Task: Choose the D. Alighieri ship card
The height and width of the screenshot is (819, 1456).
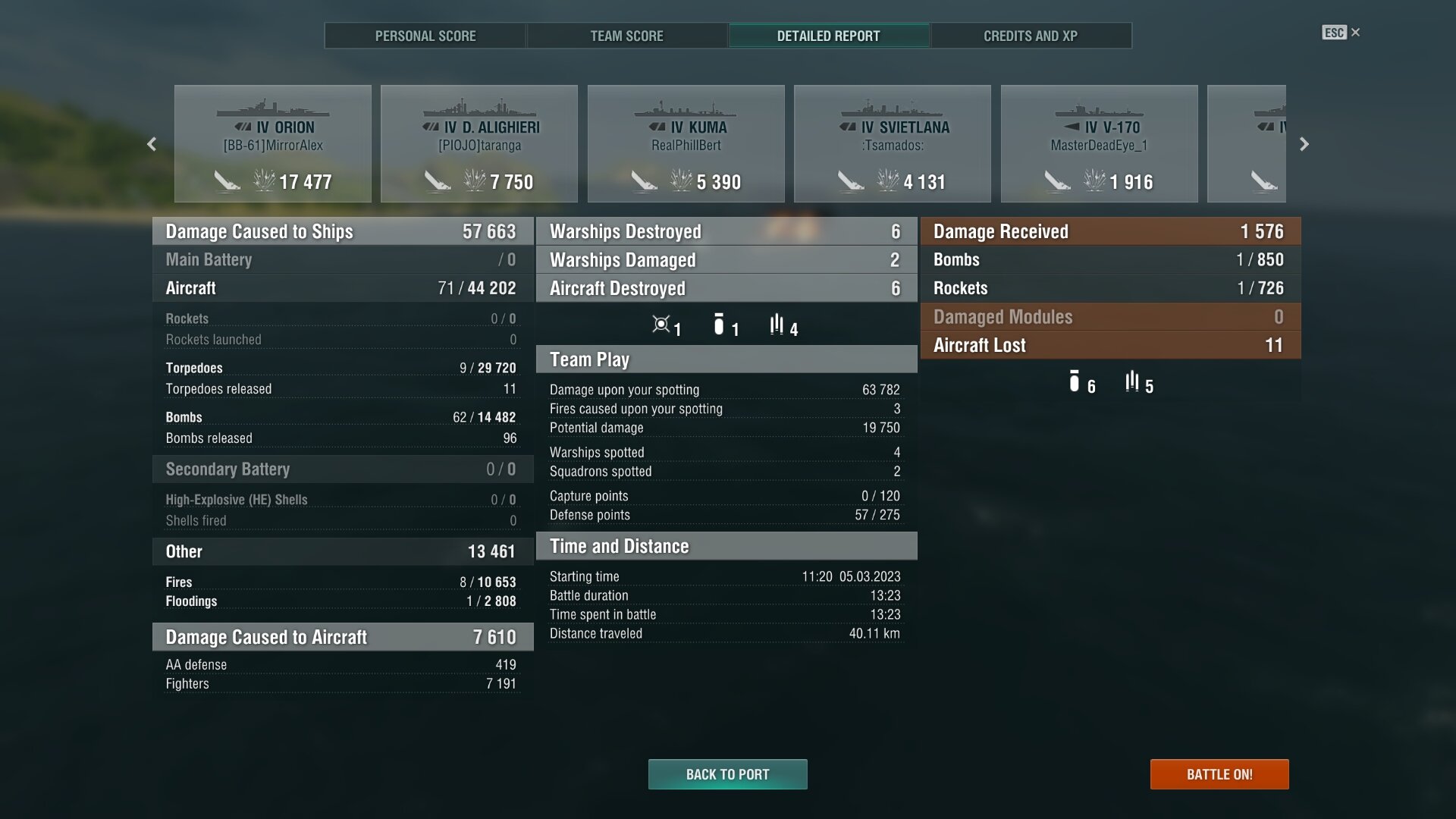Action: tap(479, 144)
